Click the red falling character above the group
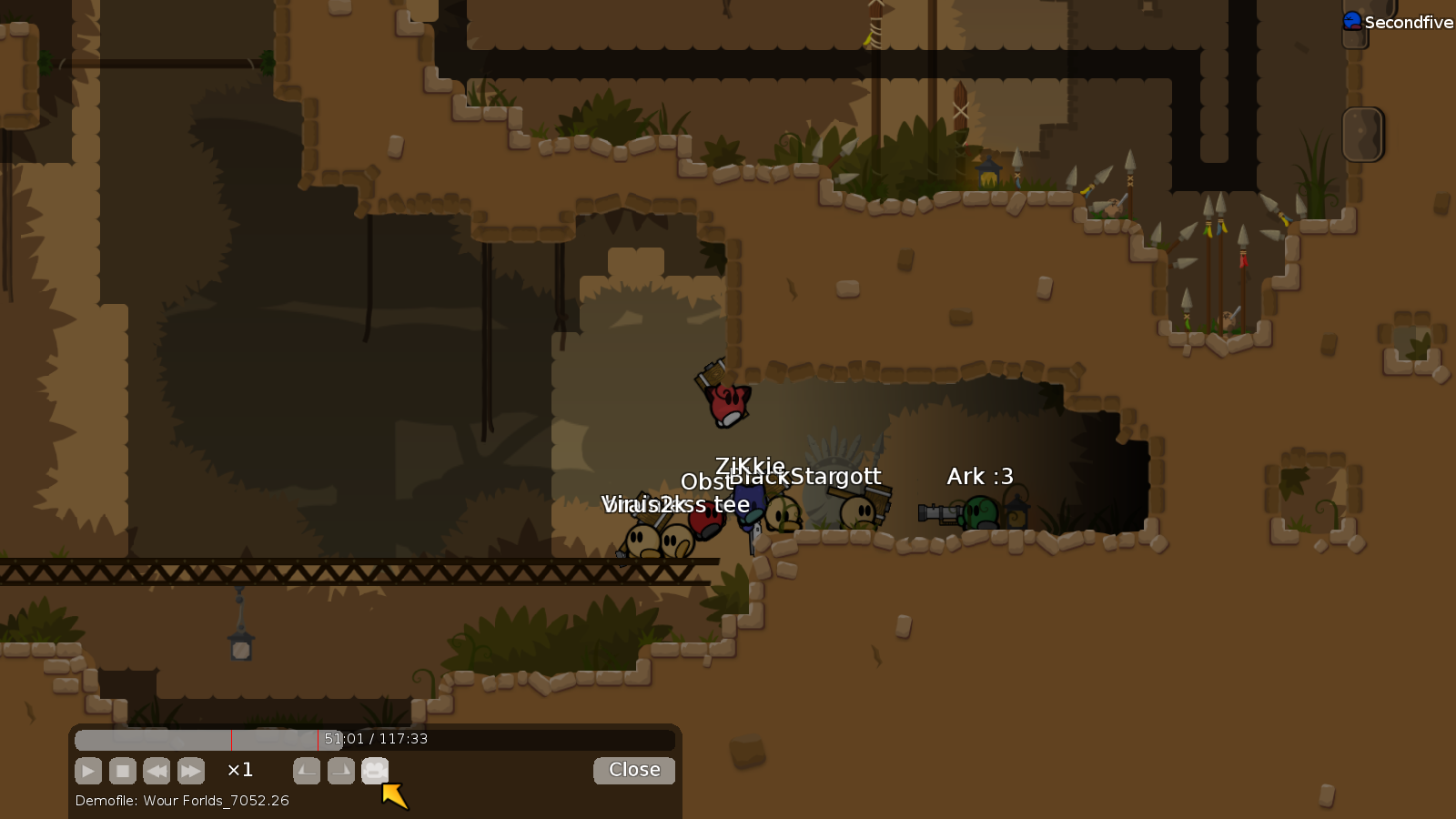The width and height of the screenshot is (1456, 819). [724, 405]
